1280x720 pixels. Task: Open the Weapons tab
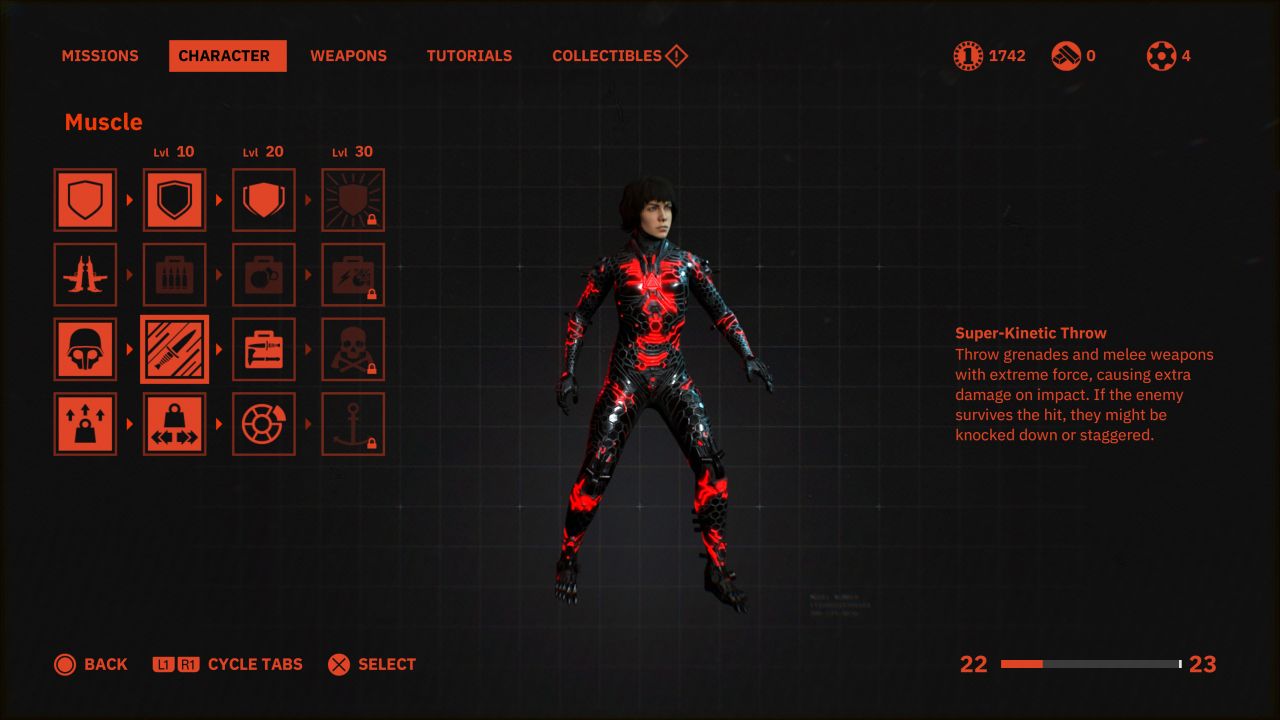pos(348,56)
